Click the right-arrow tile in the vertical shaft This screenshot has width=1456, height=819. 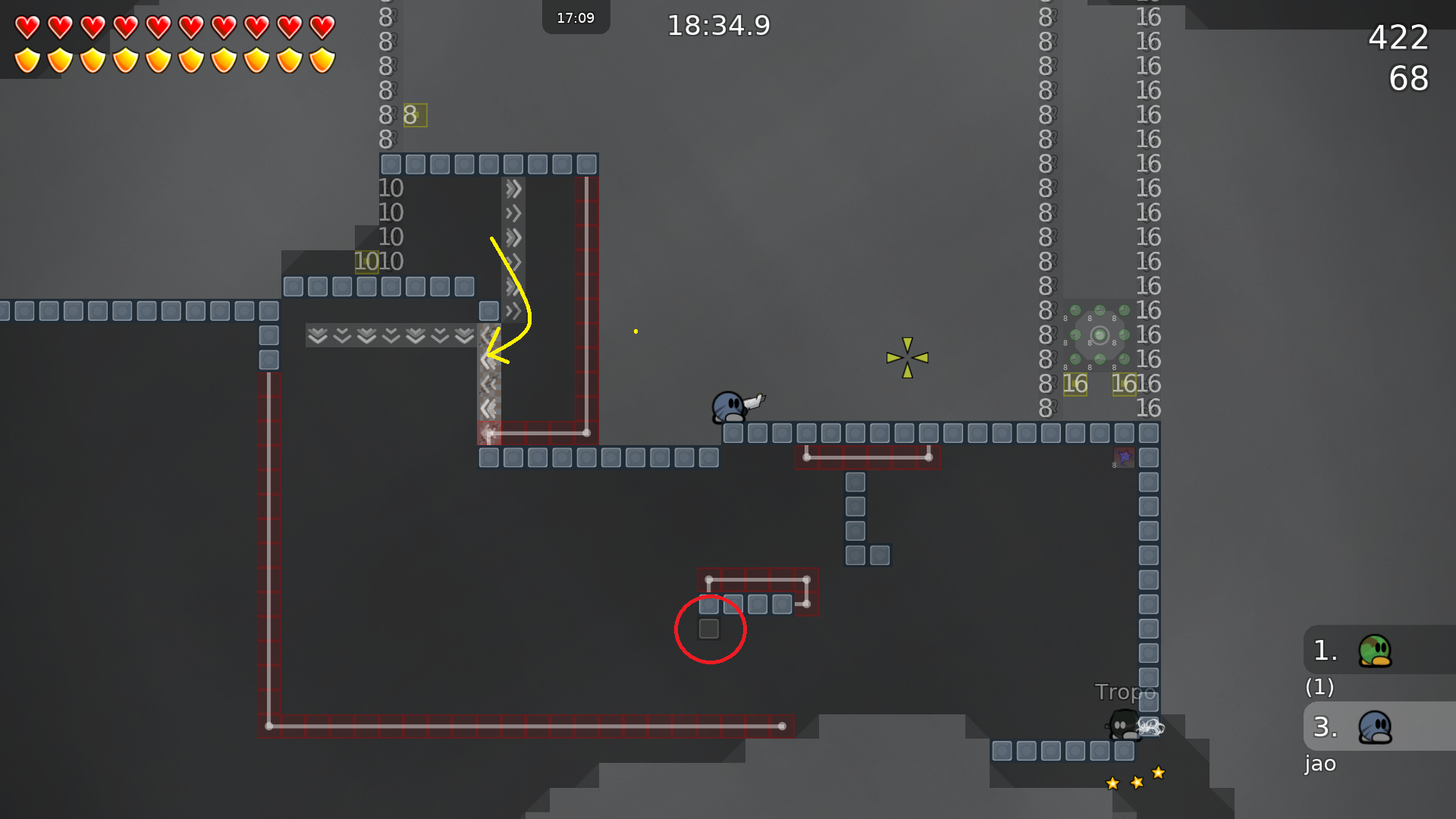coord(514,235)
